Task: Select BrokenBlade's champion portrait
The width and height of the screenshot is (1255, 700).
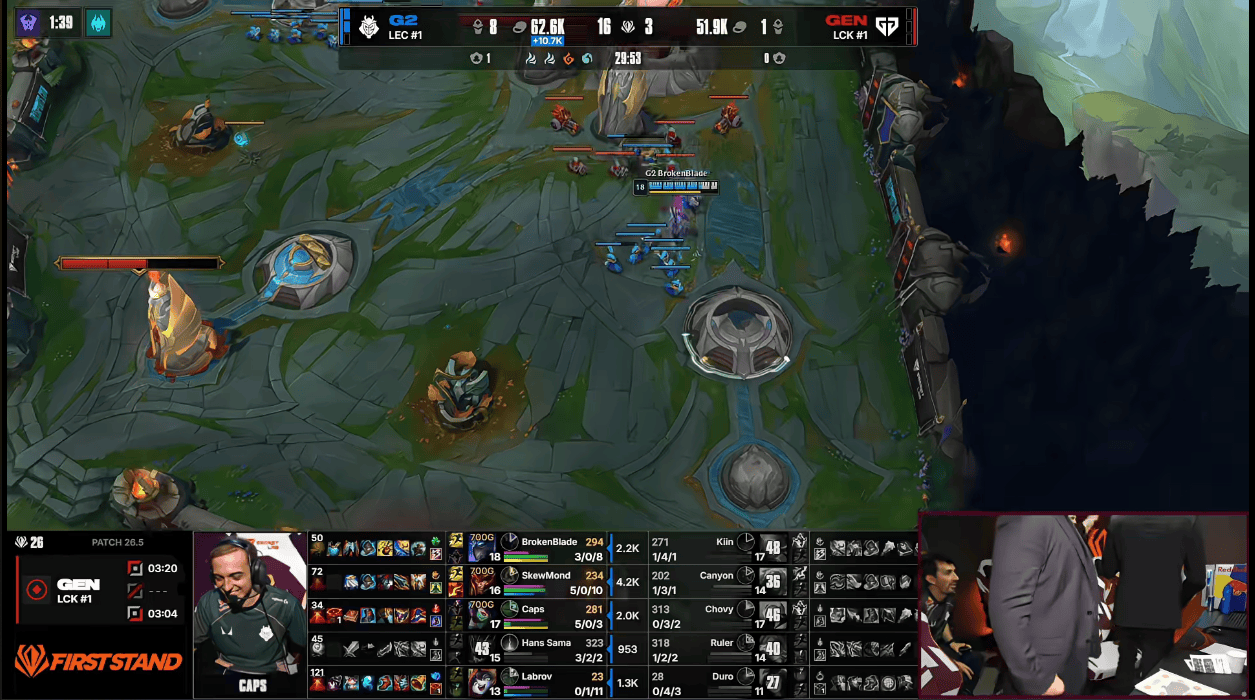Action: [483, 546]
